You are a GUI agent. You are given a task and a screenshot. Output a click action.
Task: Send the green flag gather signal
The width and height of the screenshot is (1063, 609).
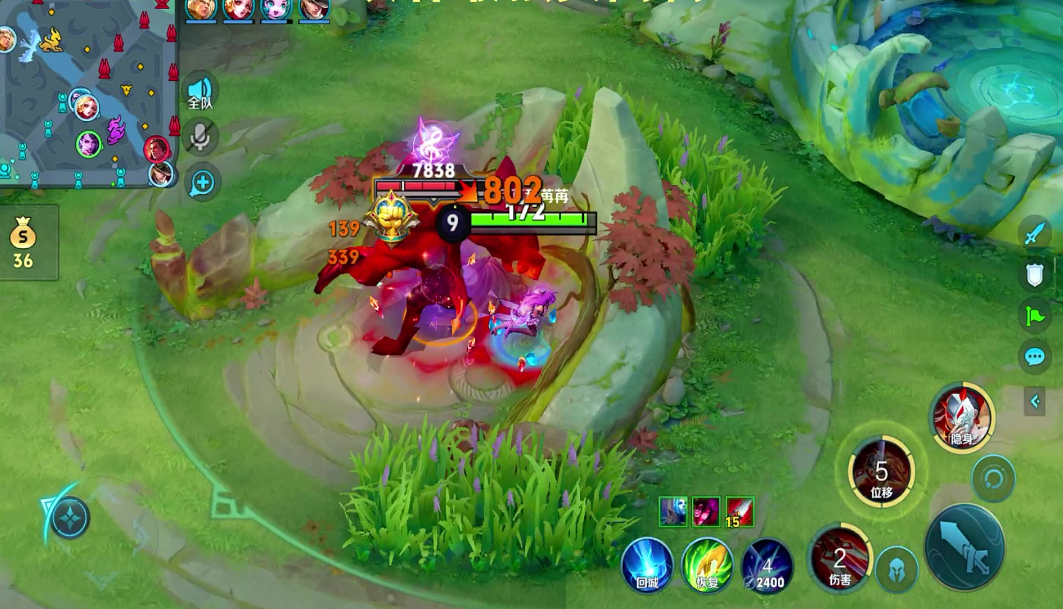tap(1035, 316)
